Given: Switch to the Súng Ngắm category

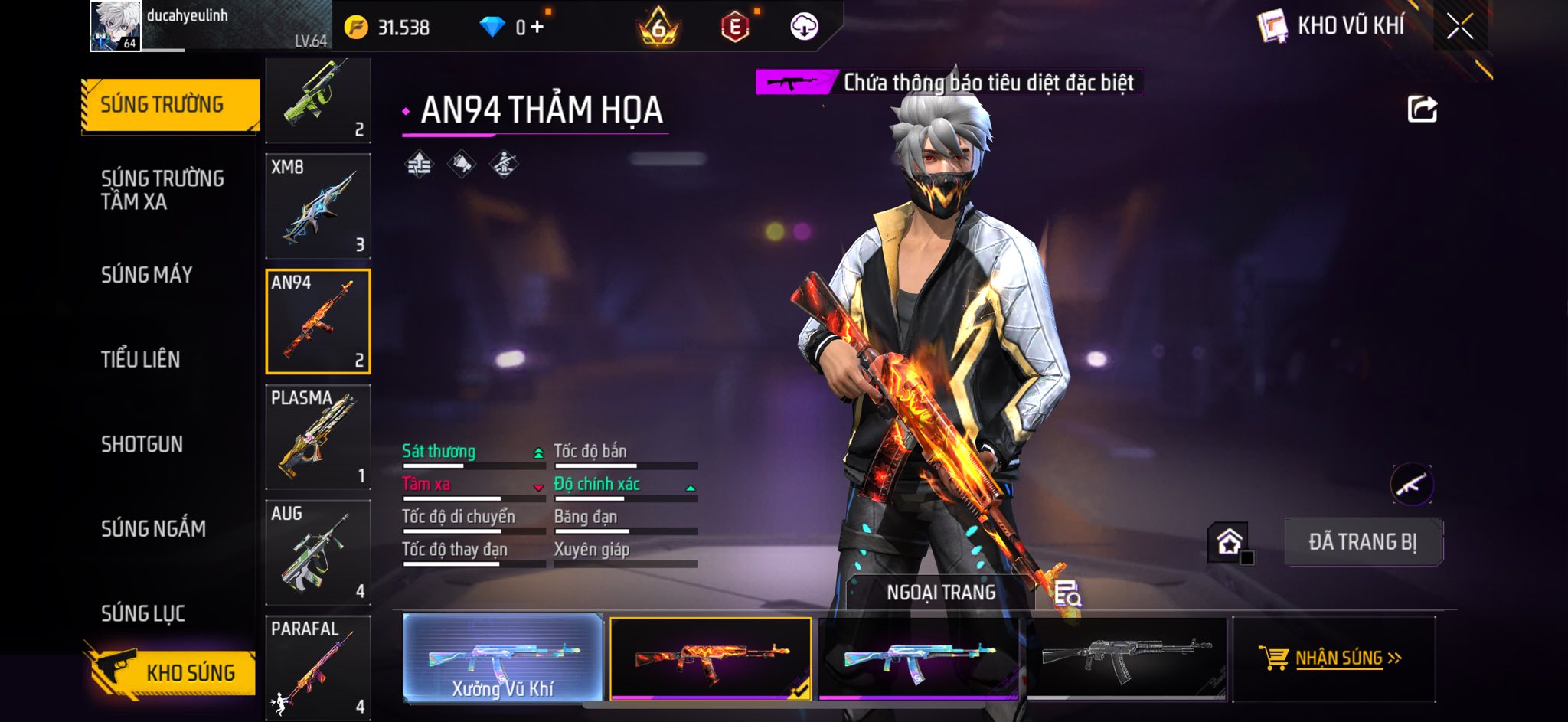Looking at the screenshot, I should [x=153, y=528].
